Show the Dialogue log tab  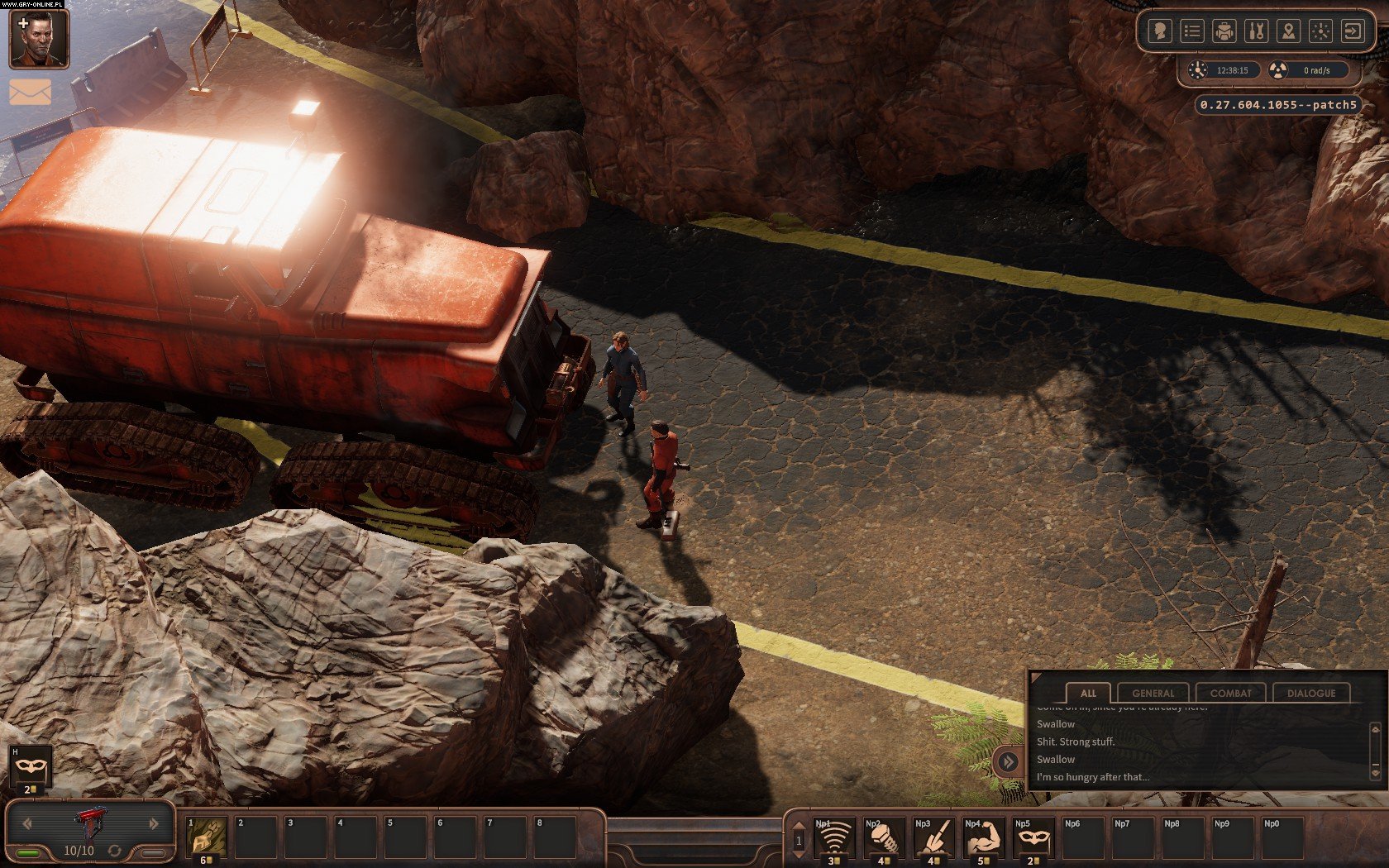pos(1310,693)
